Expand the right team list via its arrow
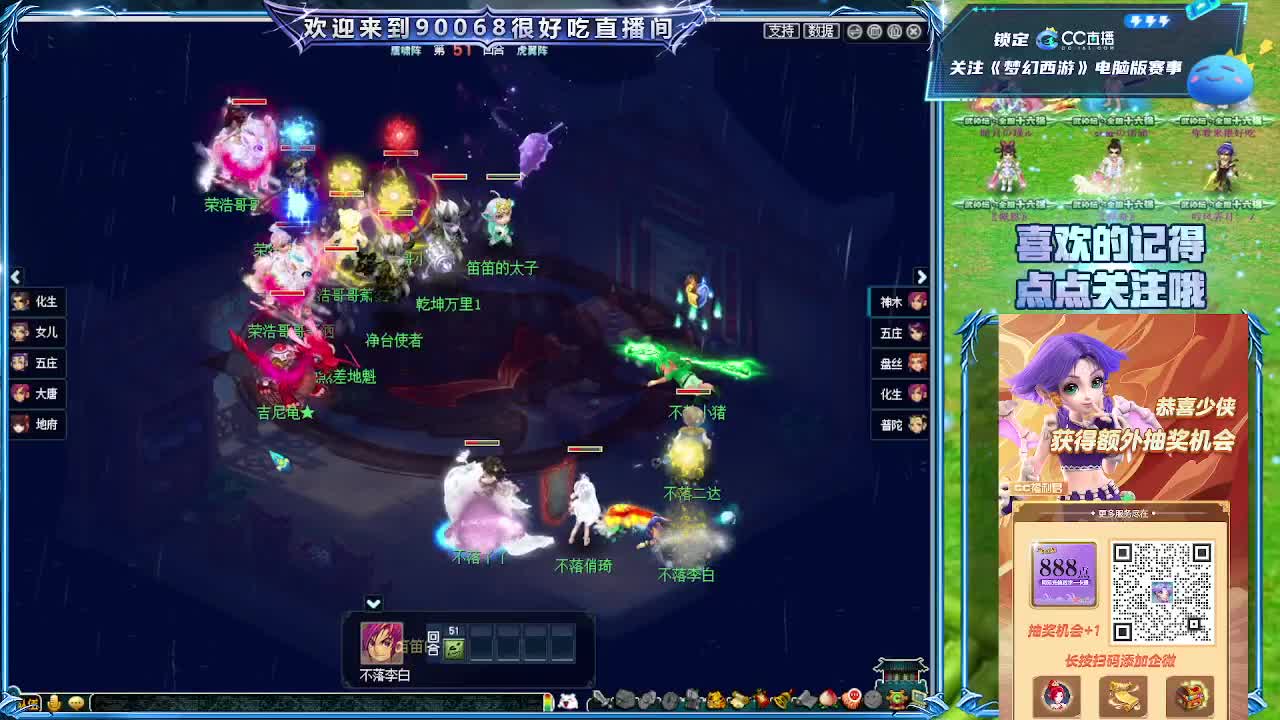 click(922, 277)
